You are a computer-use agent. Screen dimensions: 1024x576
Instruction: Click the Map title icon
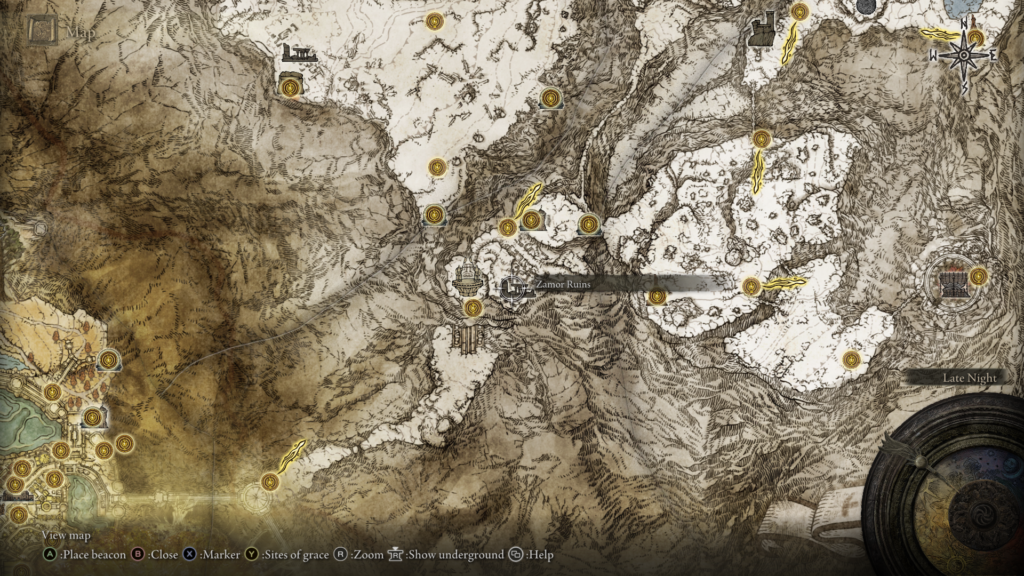[43, 31]
